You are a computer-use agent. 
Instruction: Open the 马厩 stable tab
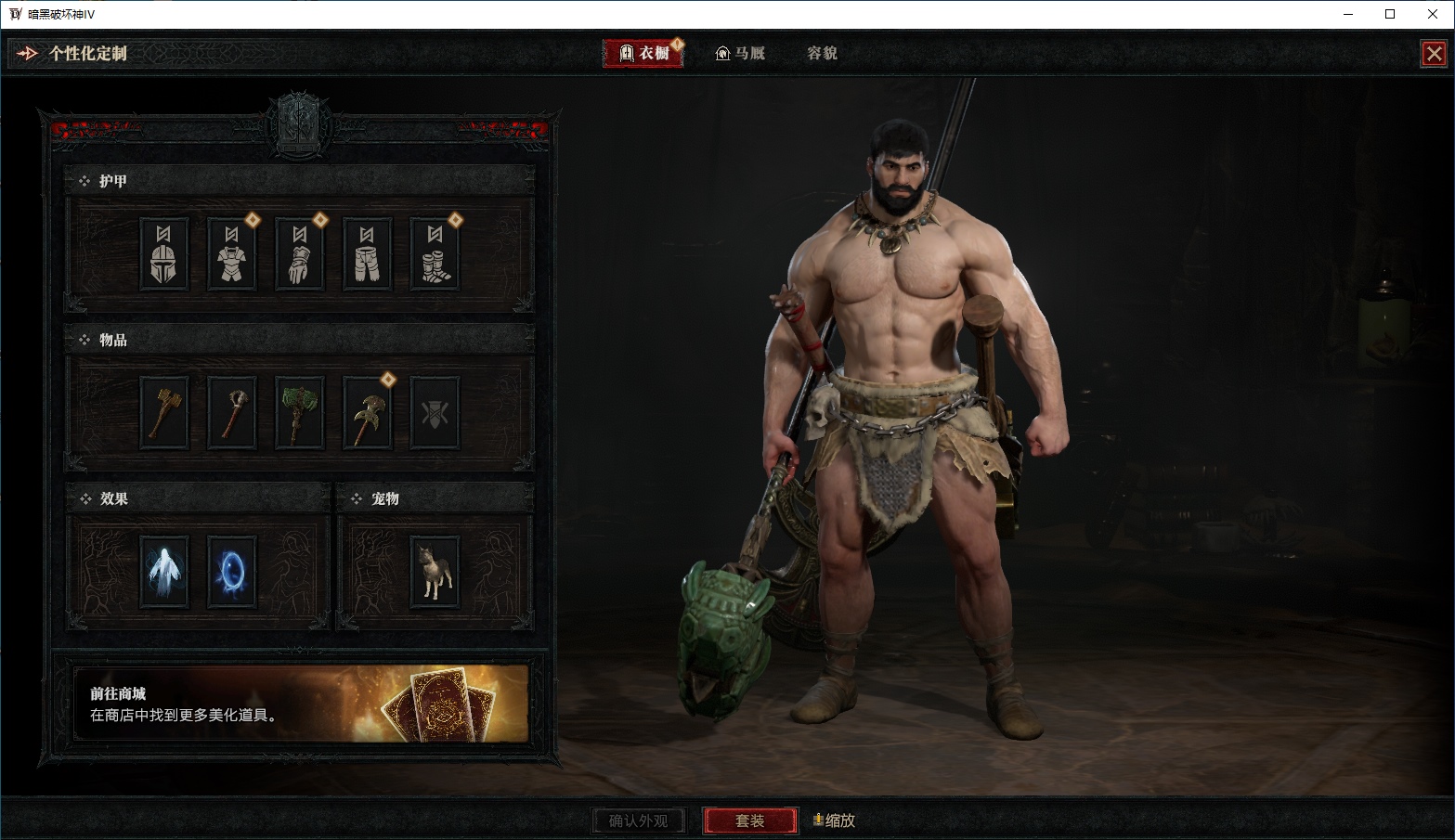[x=740, y=53]
